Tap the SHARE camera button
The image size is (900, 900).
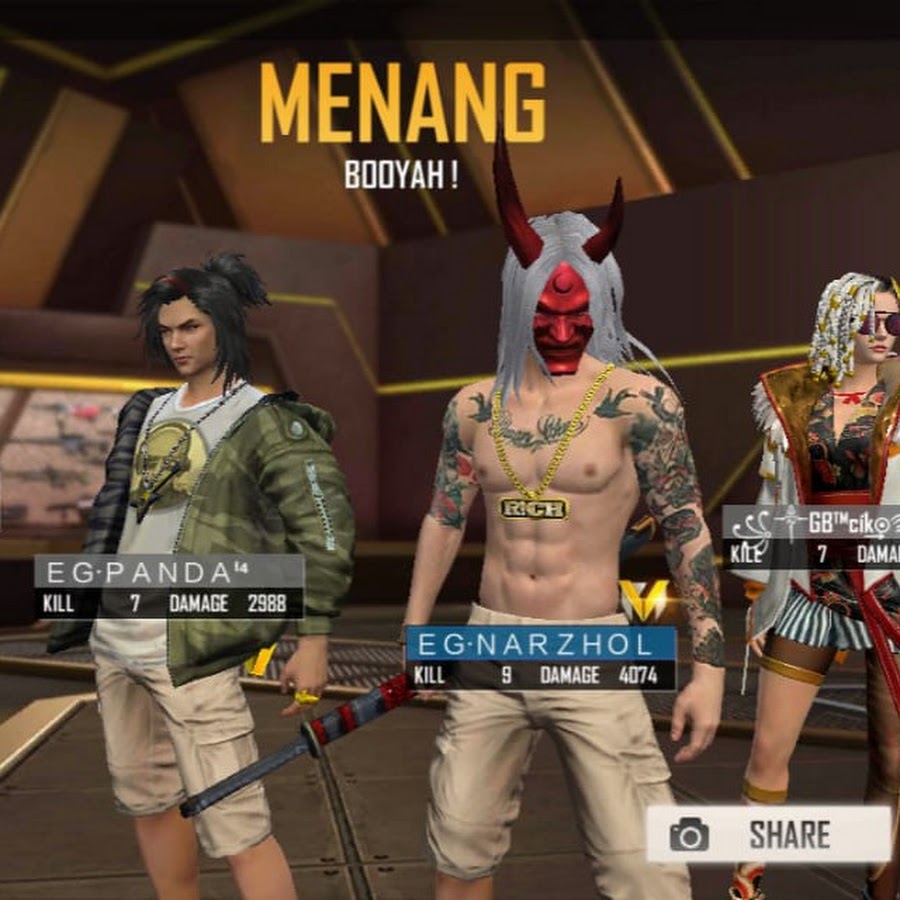click(x=768, y=834)
